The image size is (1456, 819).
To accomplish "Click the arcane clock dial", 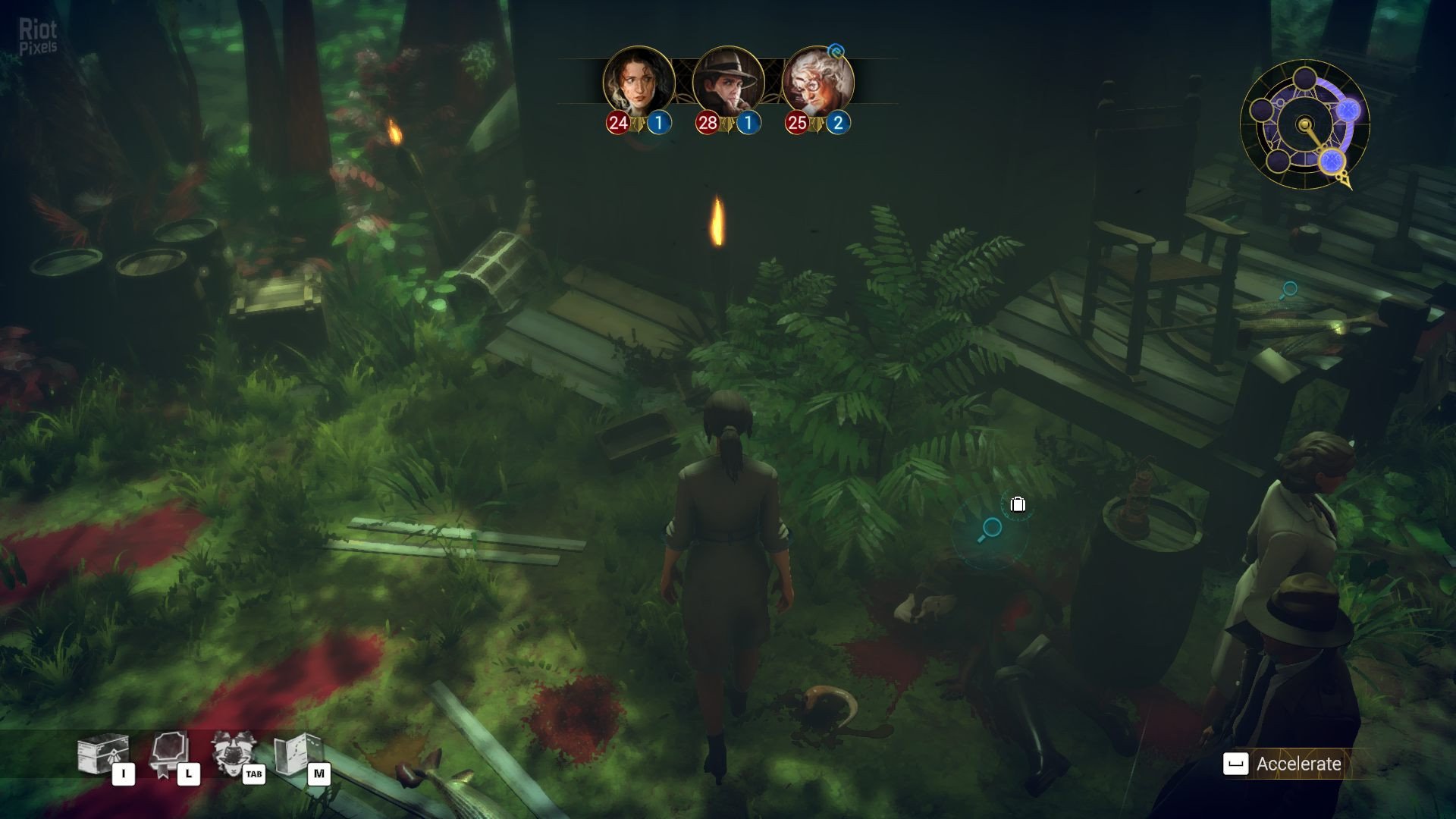I will 1304,124.
